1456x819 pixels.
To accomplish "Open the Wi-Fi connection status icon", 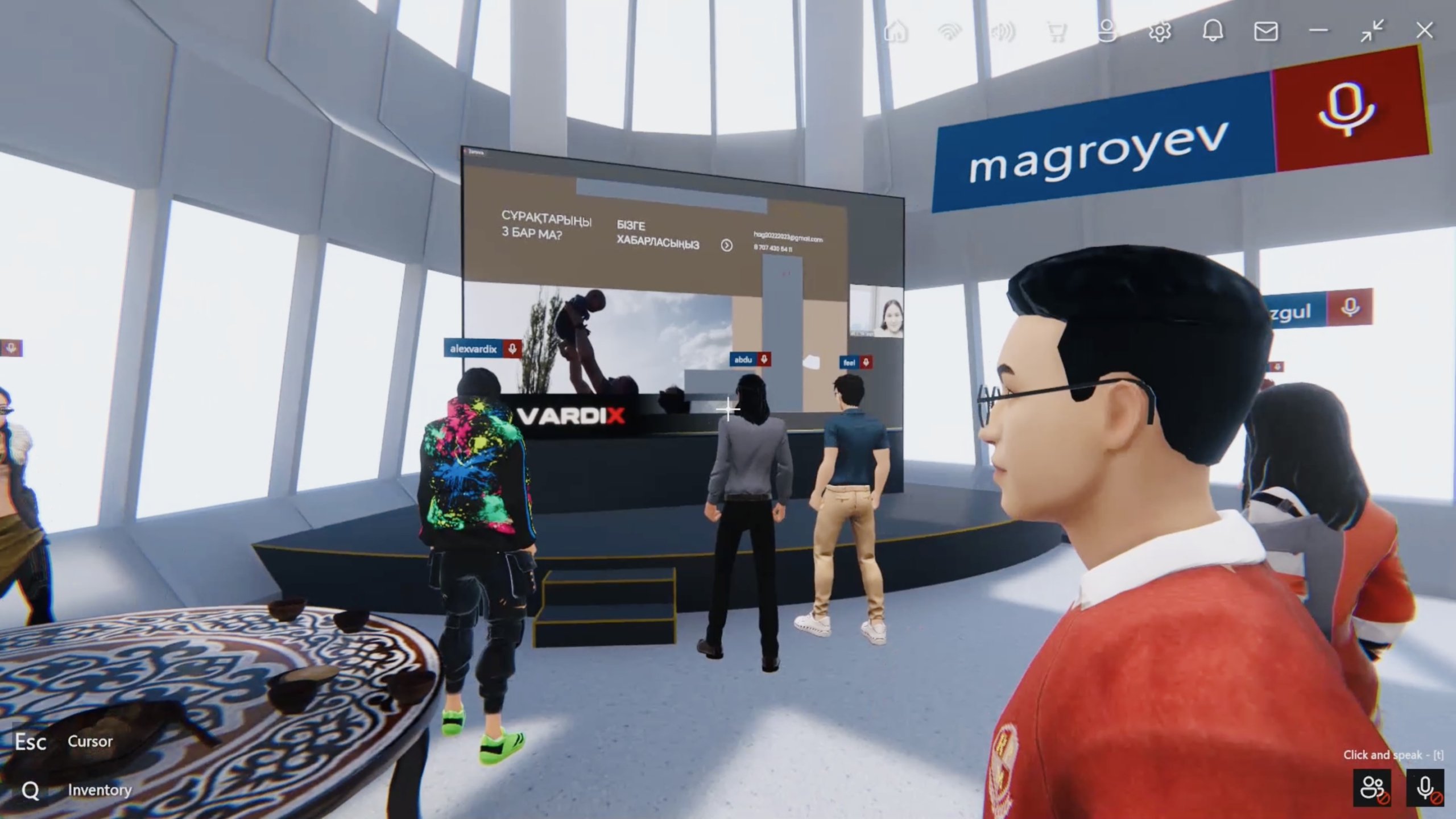I will pyautogui.click(x=949, y=31).
